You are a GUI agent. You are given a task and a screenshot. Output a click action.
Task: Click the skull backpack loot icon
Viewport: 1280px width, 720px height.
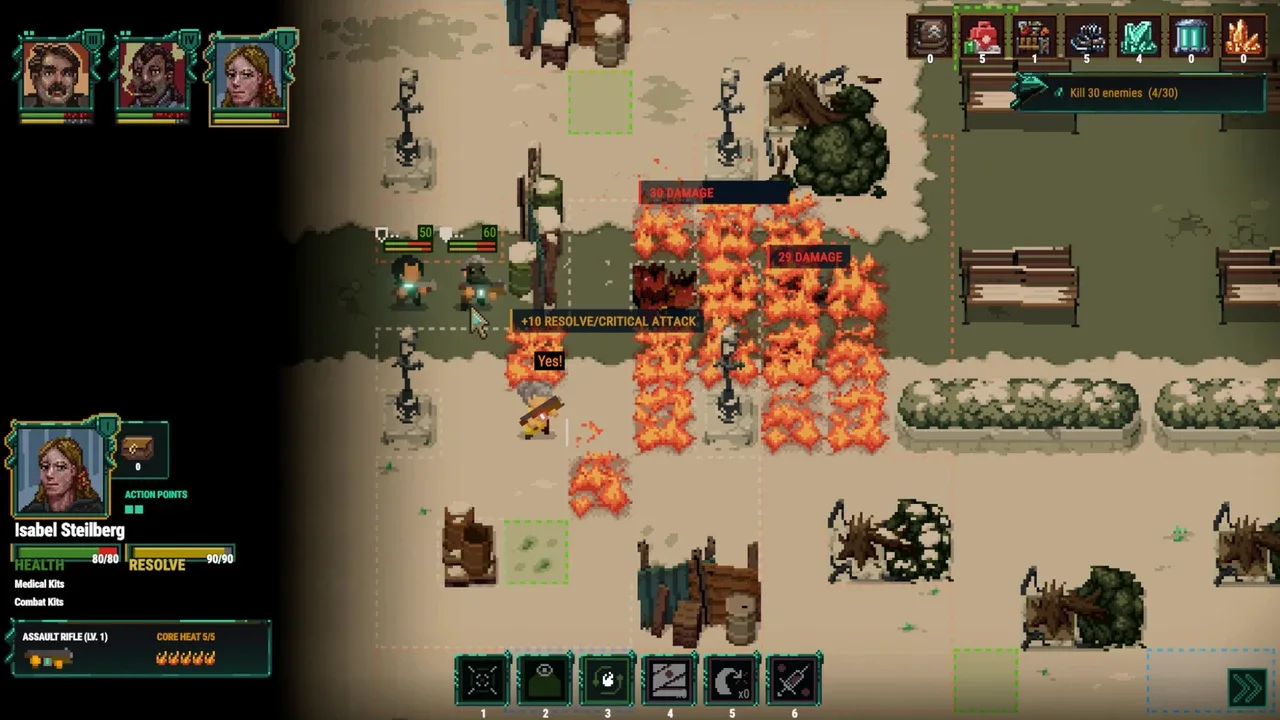pos(930,38)
